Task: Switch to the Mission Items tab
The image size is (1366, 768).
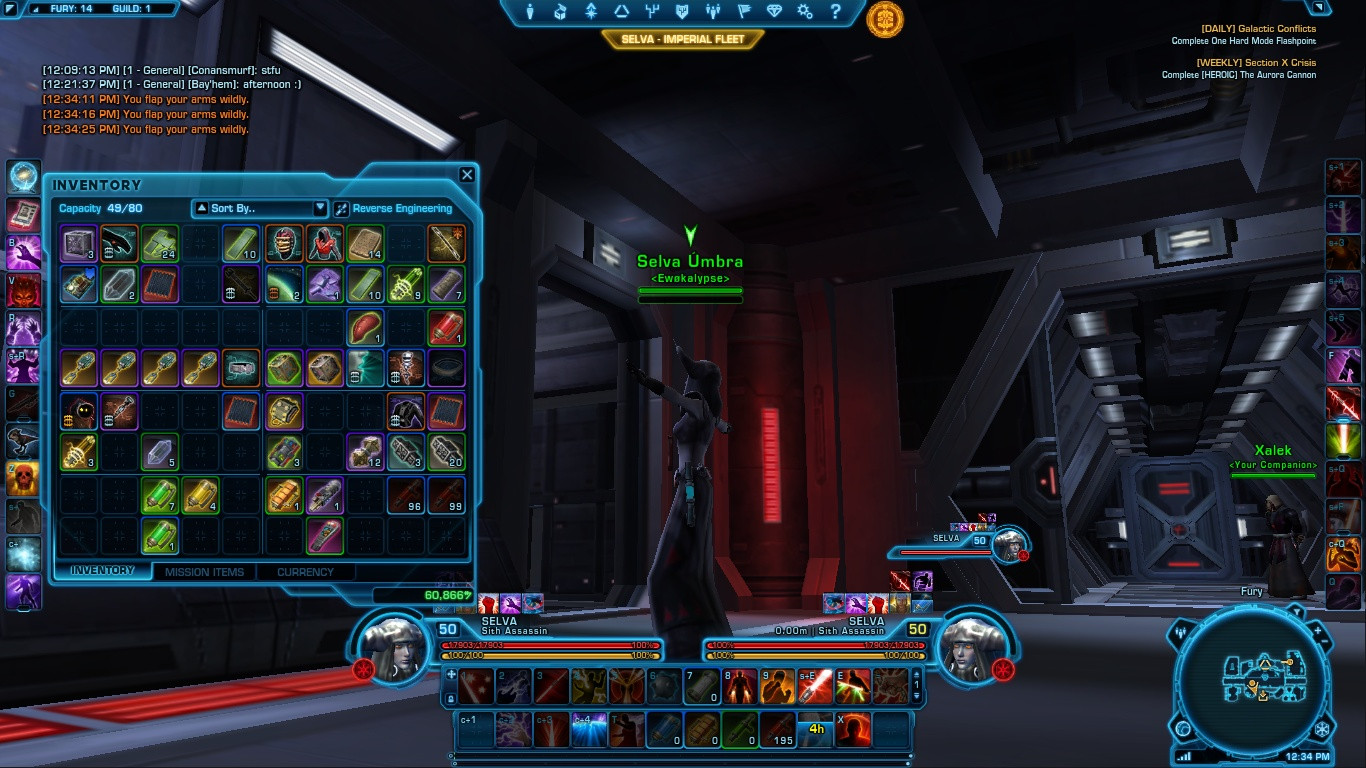Action: coord(204,572)
